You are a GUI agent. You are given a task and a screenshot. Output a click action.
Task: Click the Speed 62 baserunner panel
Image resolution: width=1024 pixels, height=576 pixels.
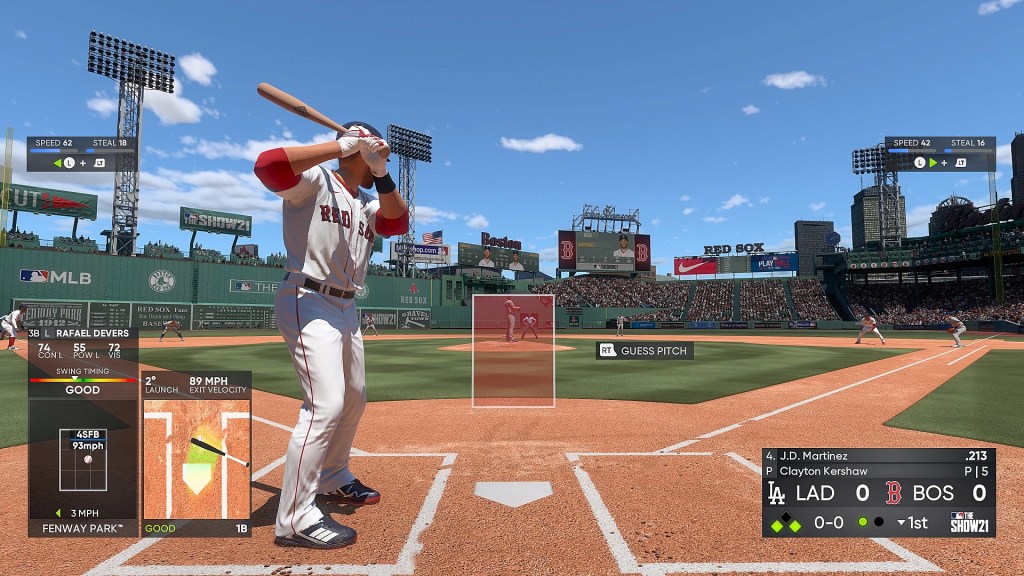coord(82,153)
